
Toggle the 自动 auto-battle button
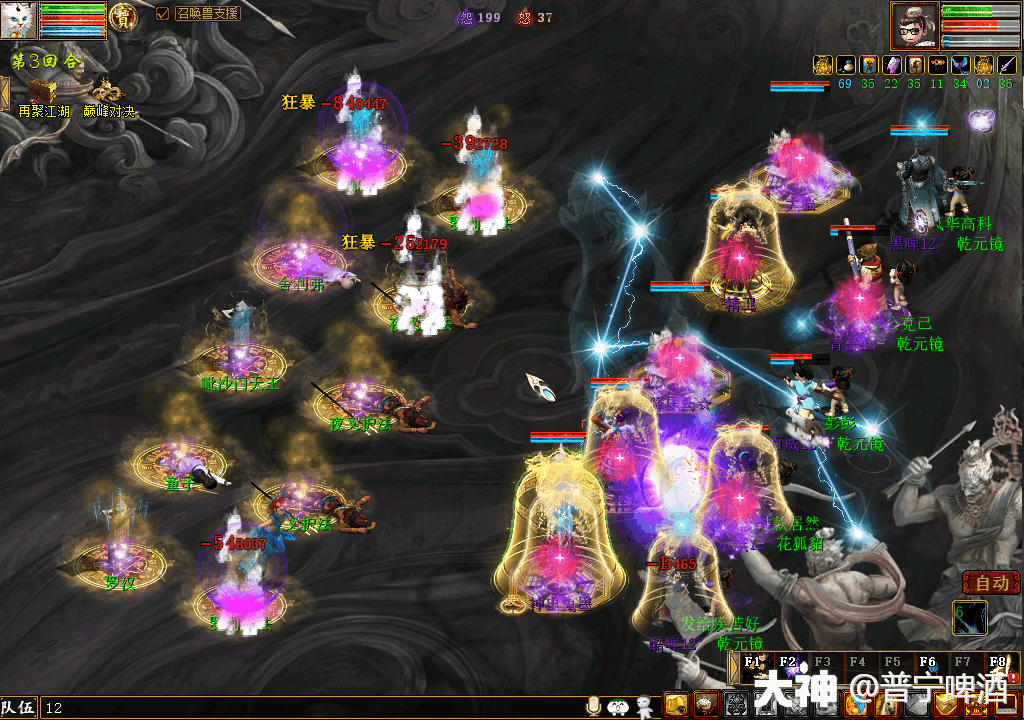(990, 583)
